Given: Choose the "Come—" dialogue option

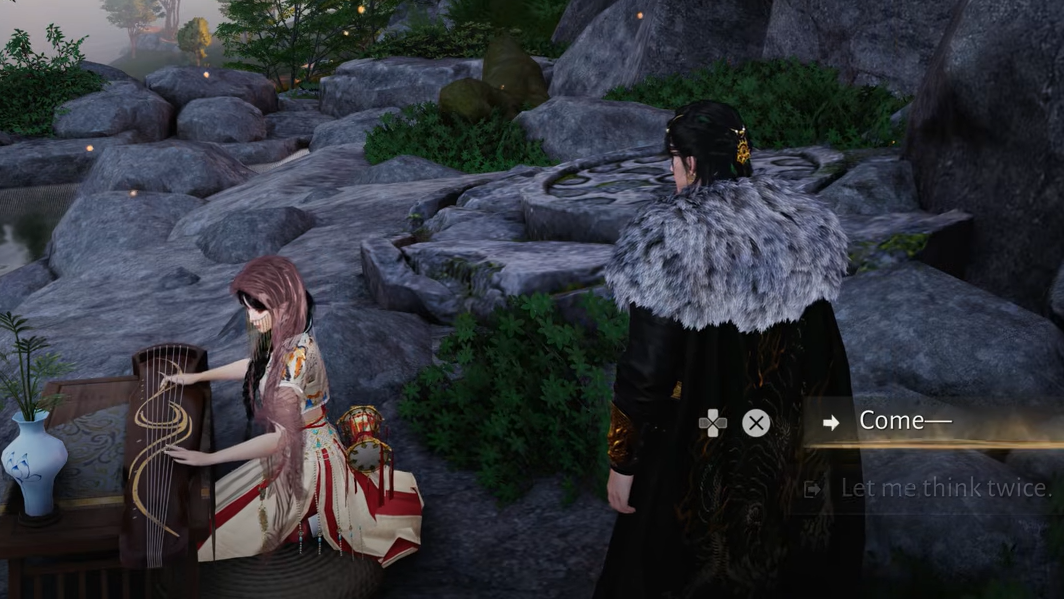Looking at the screenshot, I should pos(905,421).
